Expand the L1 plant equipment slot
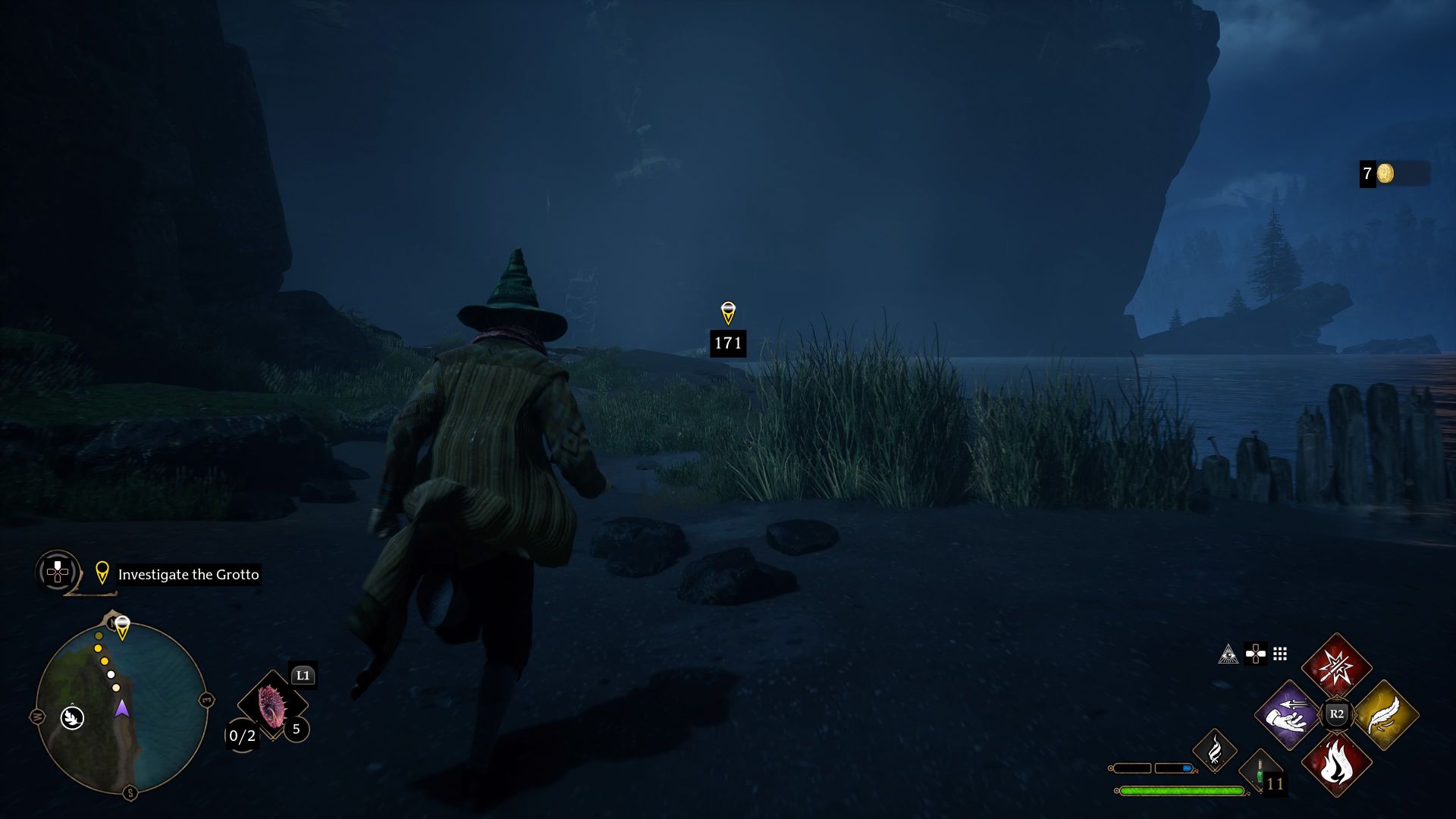Viewport: 1456px width, 819px height. tap(302, 675)
